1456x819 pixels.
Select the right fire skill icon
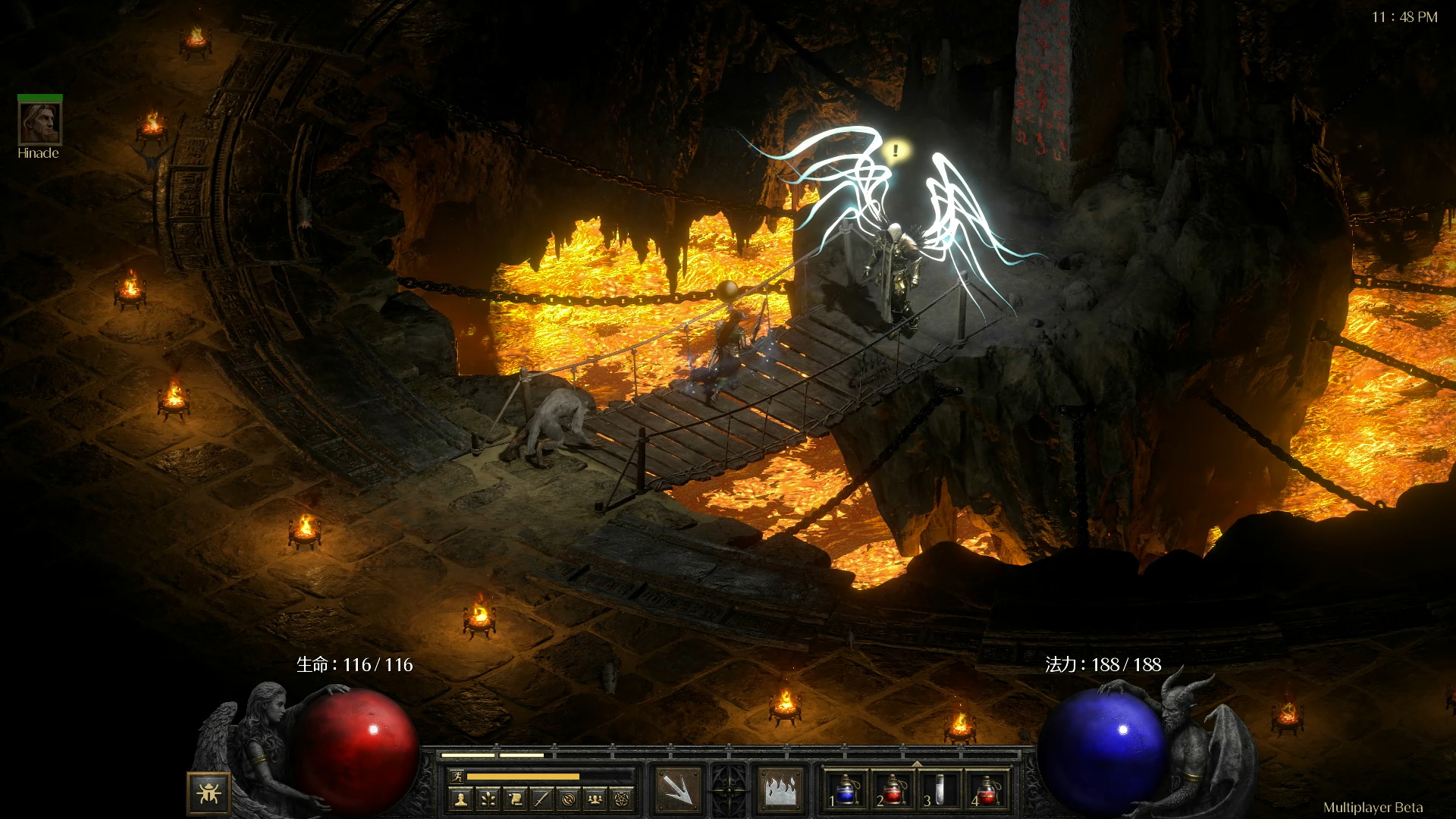pos(780,790)
